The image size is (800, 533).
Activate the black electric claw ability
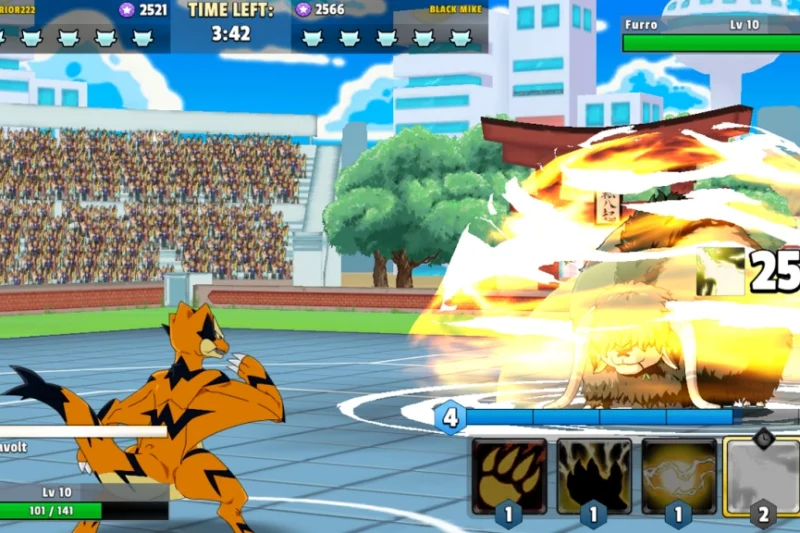pos(594,476)
